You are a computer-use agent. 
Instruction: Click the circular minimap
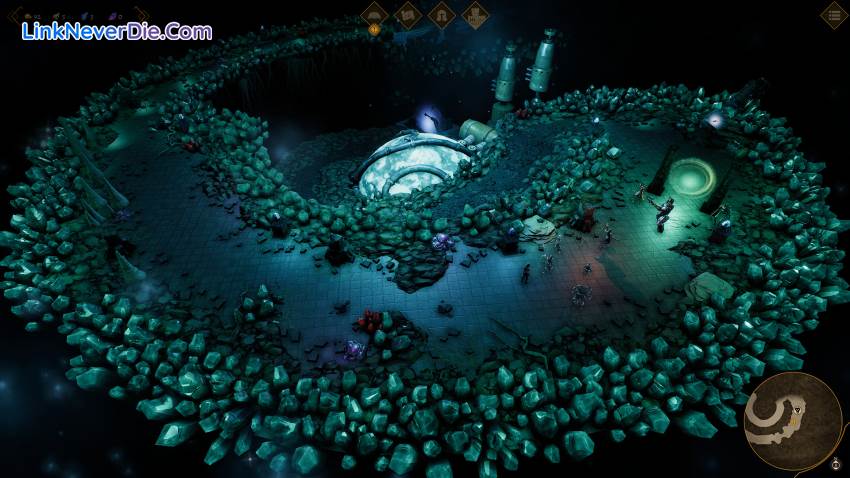(792, 420)
